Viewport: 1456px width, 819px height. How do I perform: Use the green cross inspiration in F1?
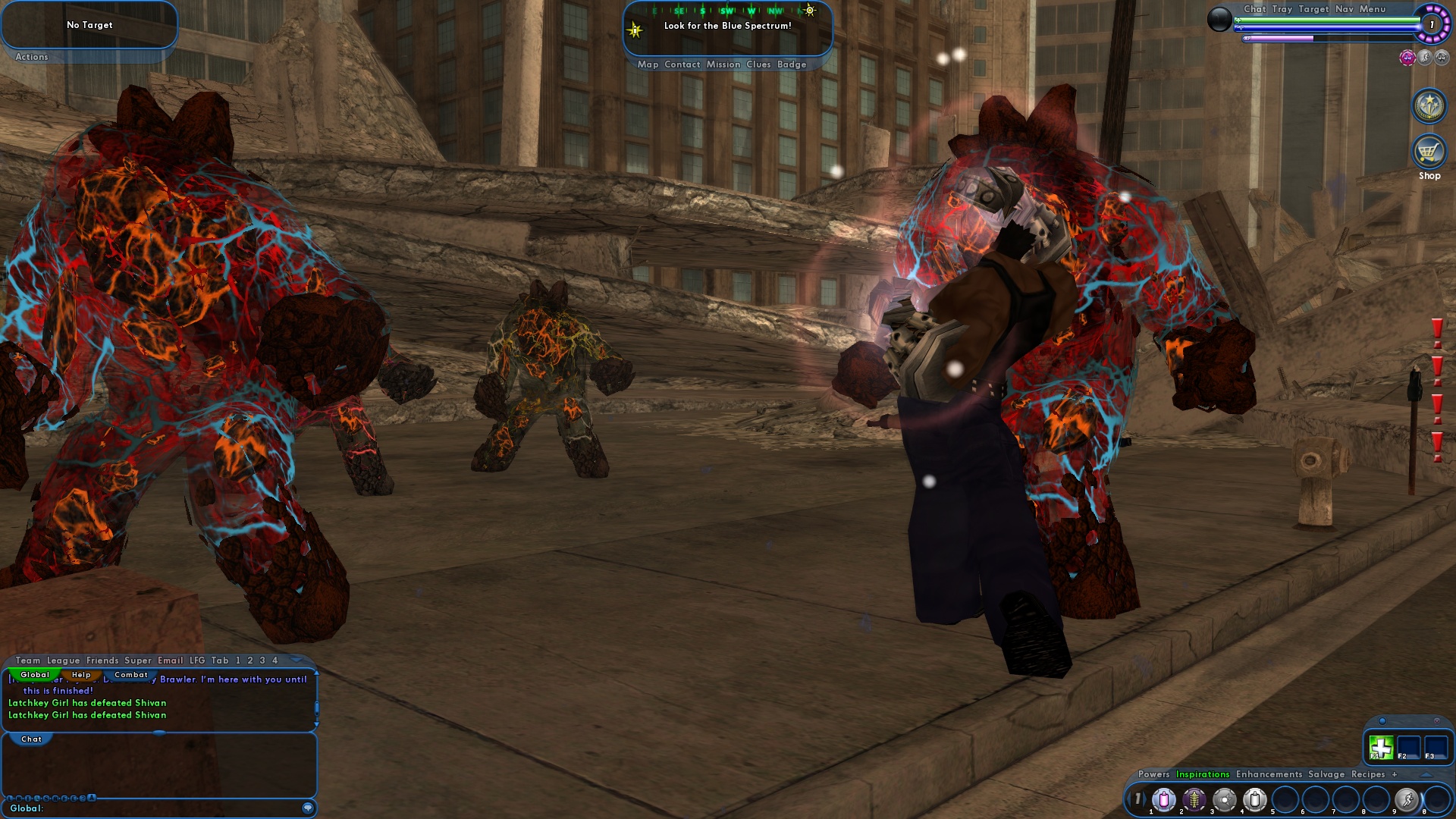coord(1381,747)
